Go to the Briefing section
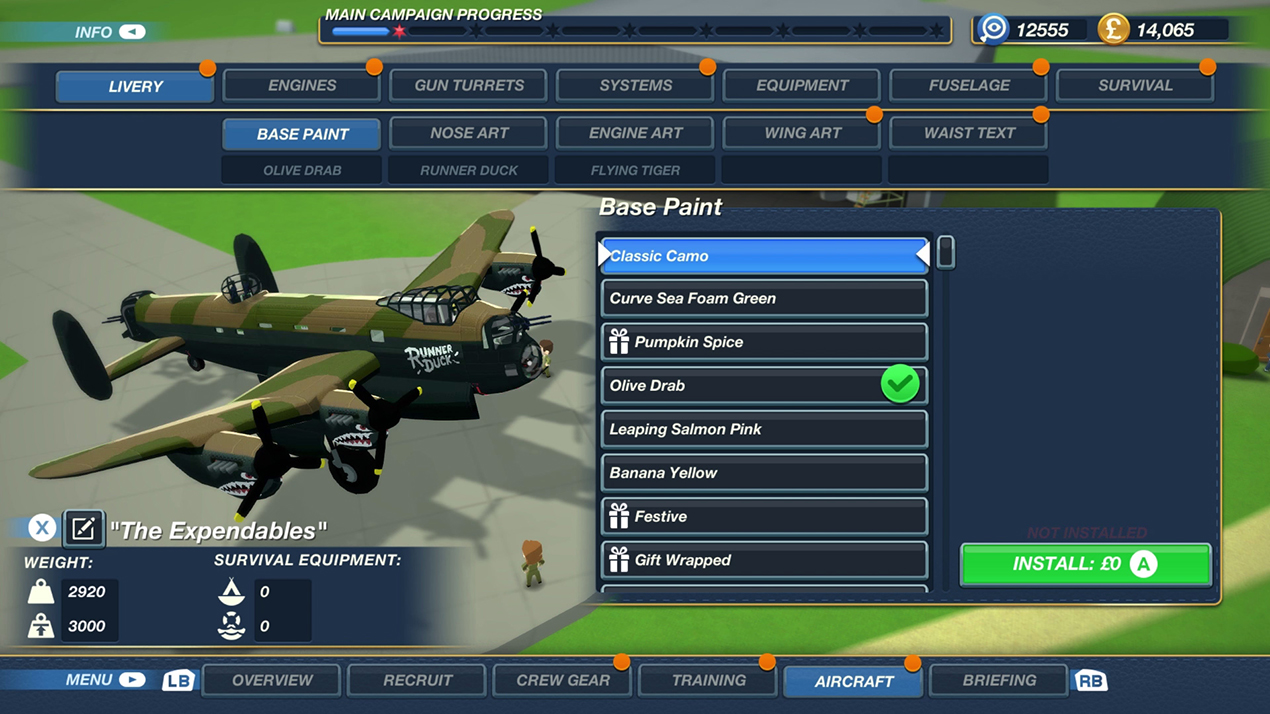The height and width of the screenshot is (714, 1270). [999, 681]
